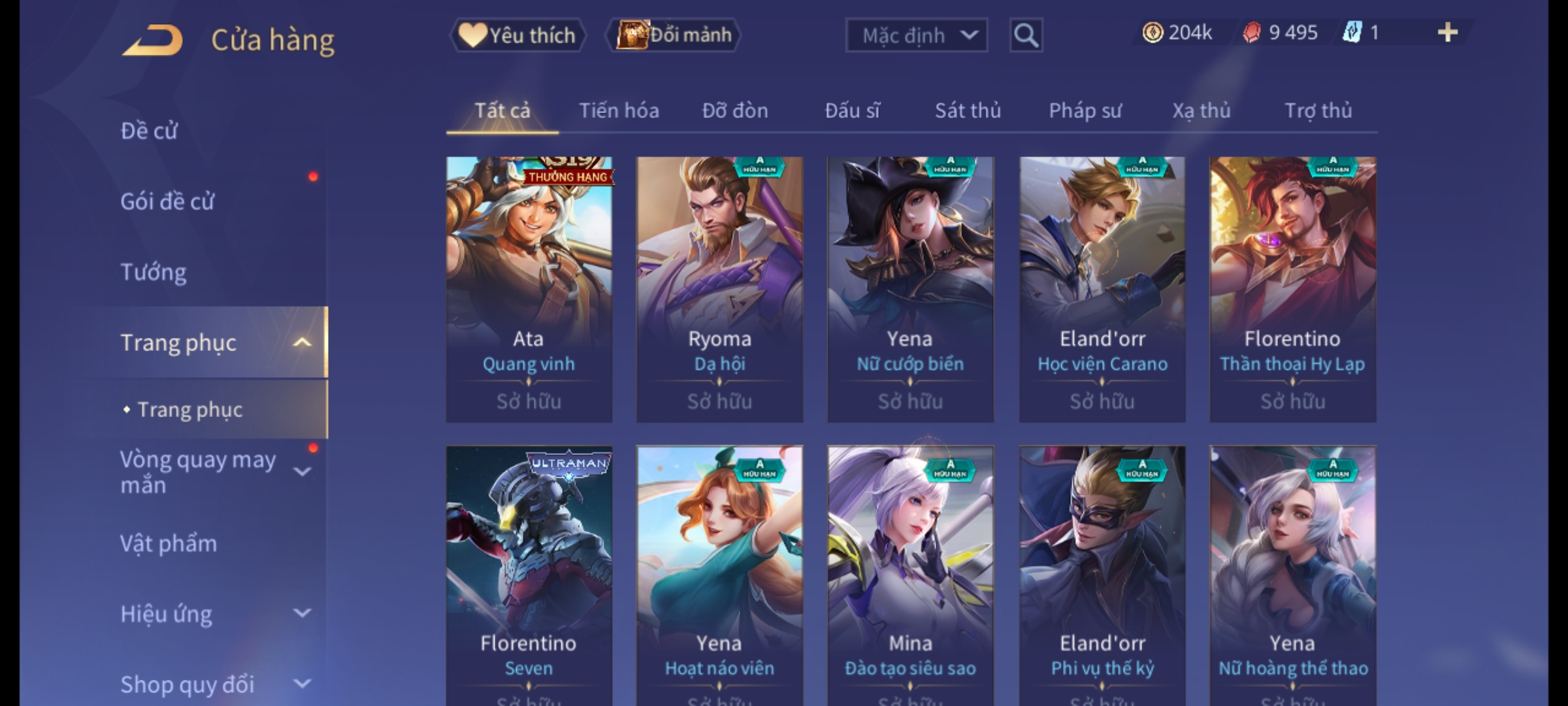Switch to the Tiến hóa tab

pyautogui.click(x=619, y=111)
